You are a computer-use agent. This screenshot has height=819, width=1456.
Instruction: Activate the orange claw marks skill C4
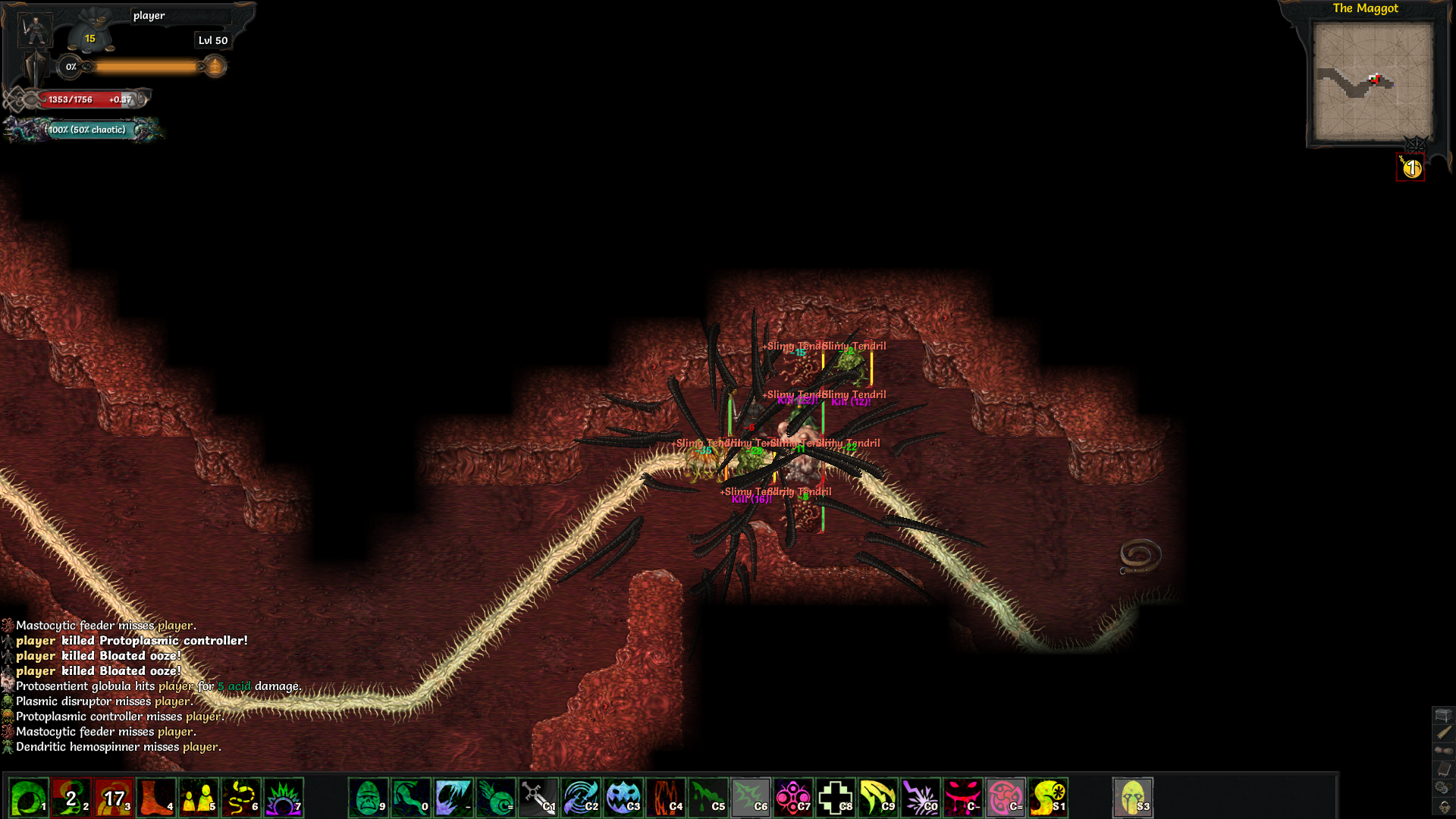coord(665,799)
